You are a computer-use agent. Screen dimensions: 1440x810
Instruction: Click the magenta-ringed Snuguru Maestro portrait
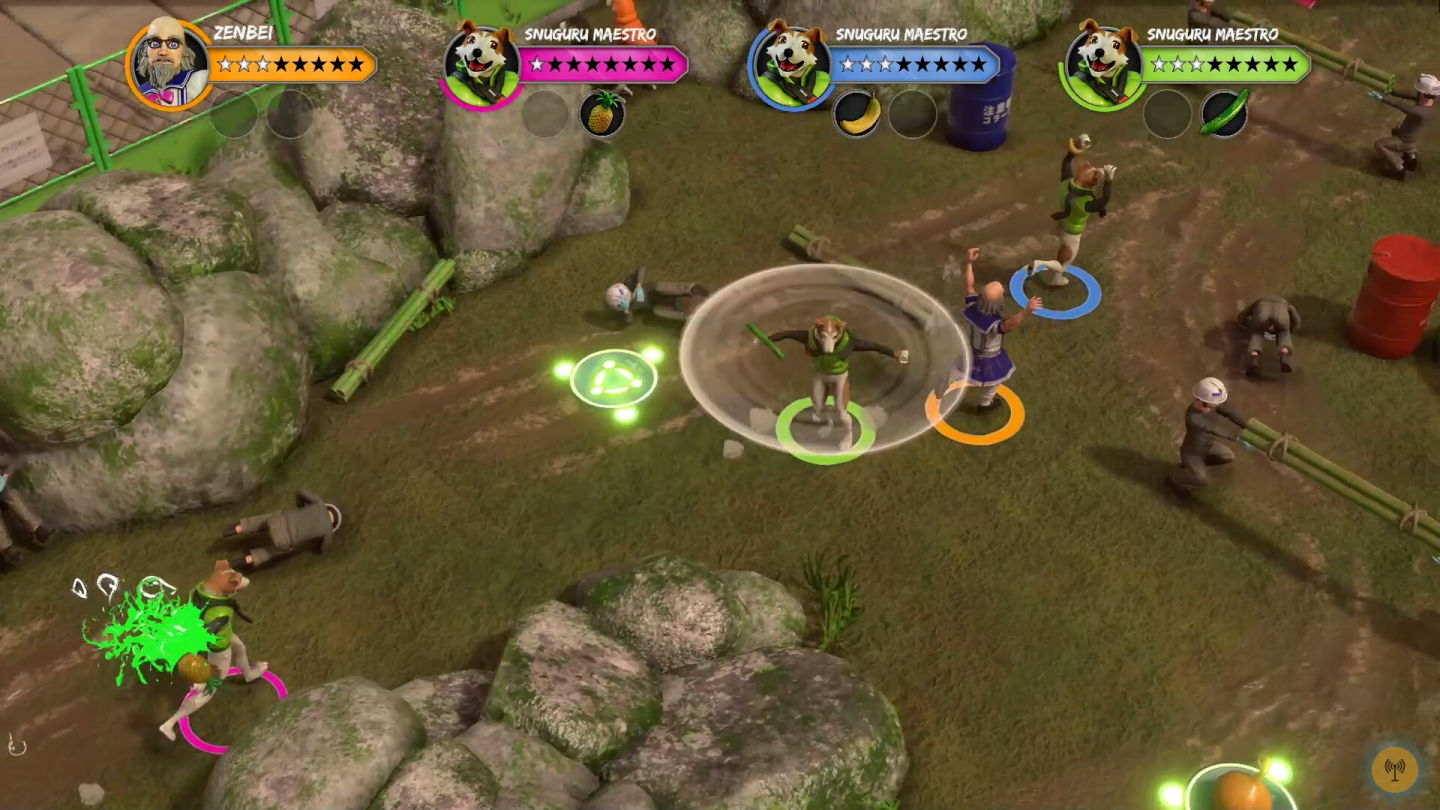tap(480, 65)
